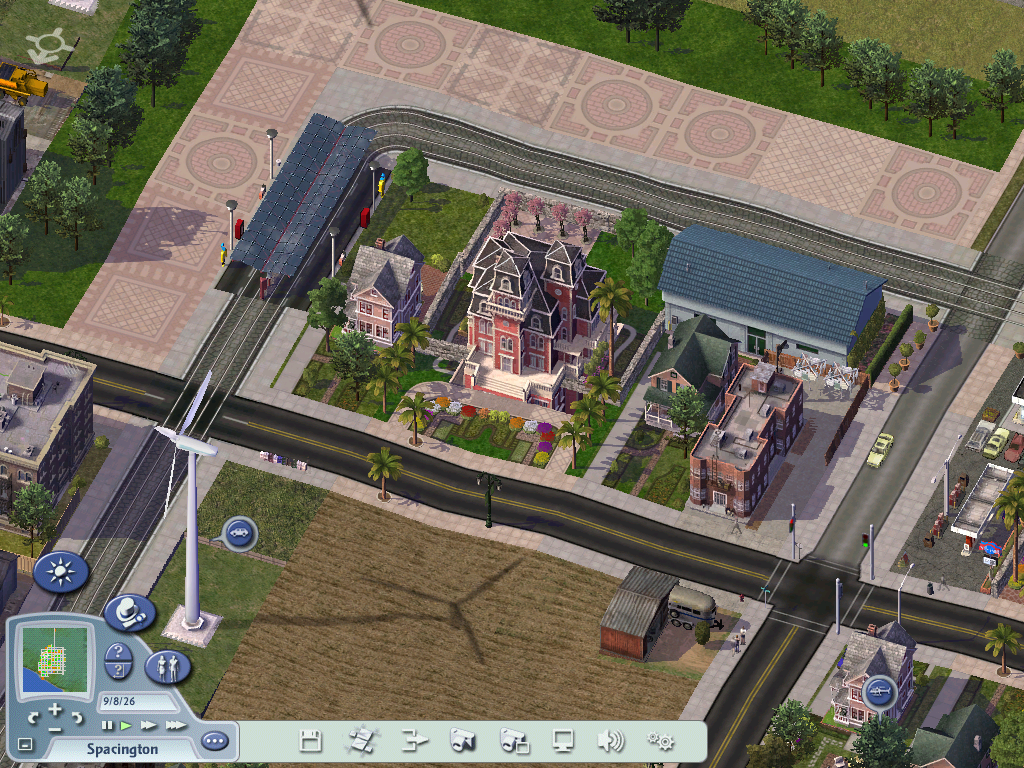
Task: Pause the simulation
Action: tap(107, 725)
